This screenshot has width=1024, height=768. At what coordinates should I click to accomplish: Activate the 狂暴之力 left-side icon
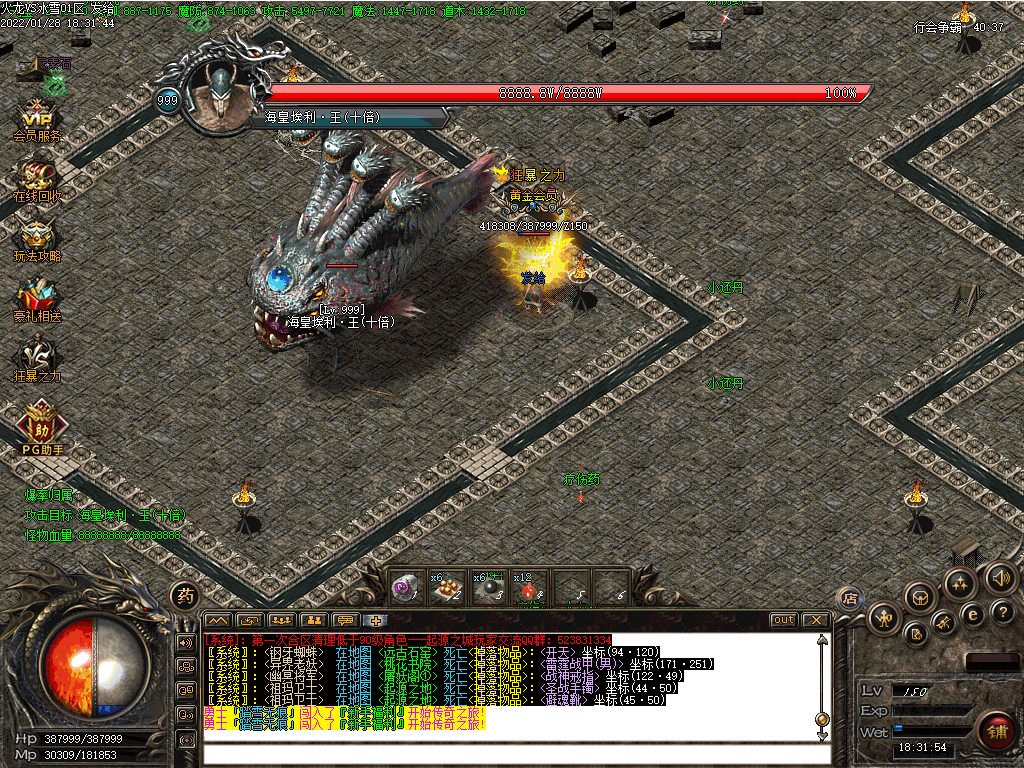click(38, 357)
